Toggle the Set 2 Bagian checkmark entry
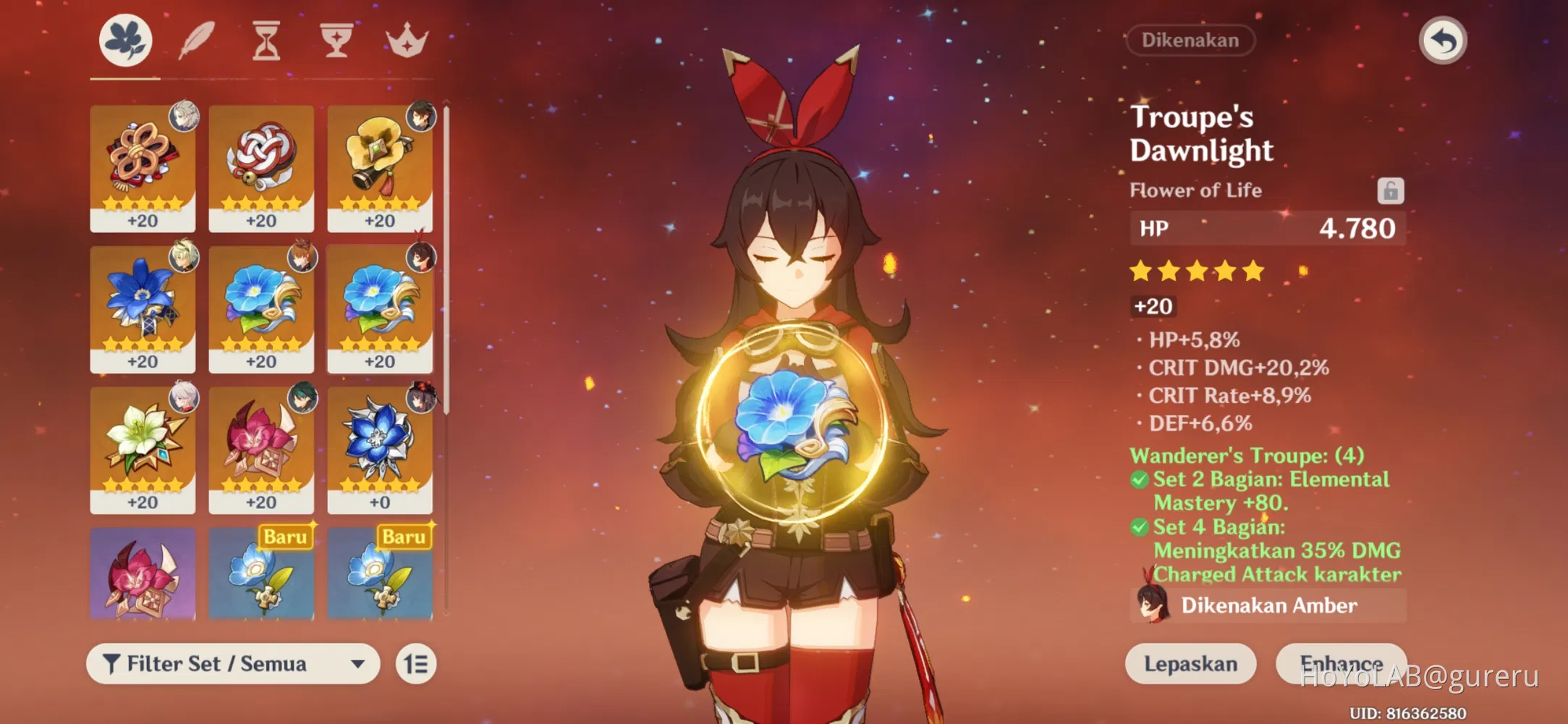 1138,479
